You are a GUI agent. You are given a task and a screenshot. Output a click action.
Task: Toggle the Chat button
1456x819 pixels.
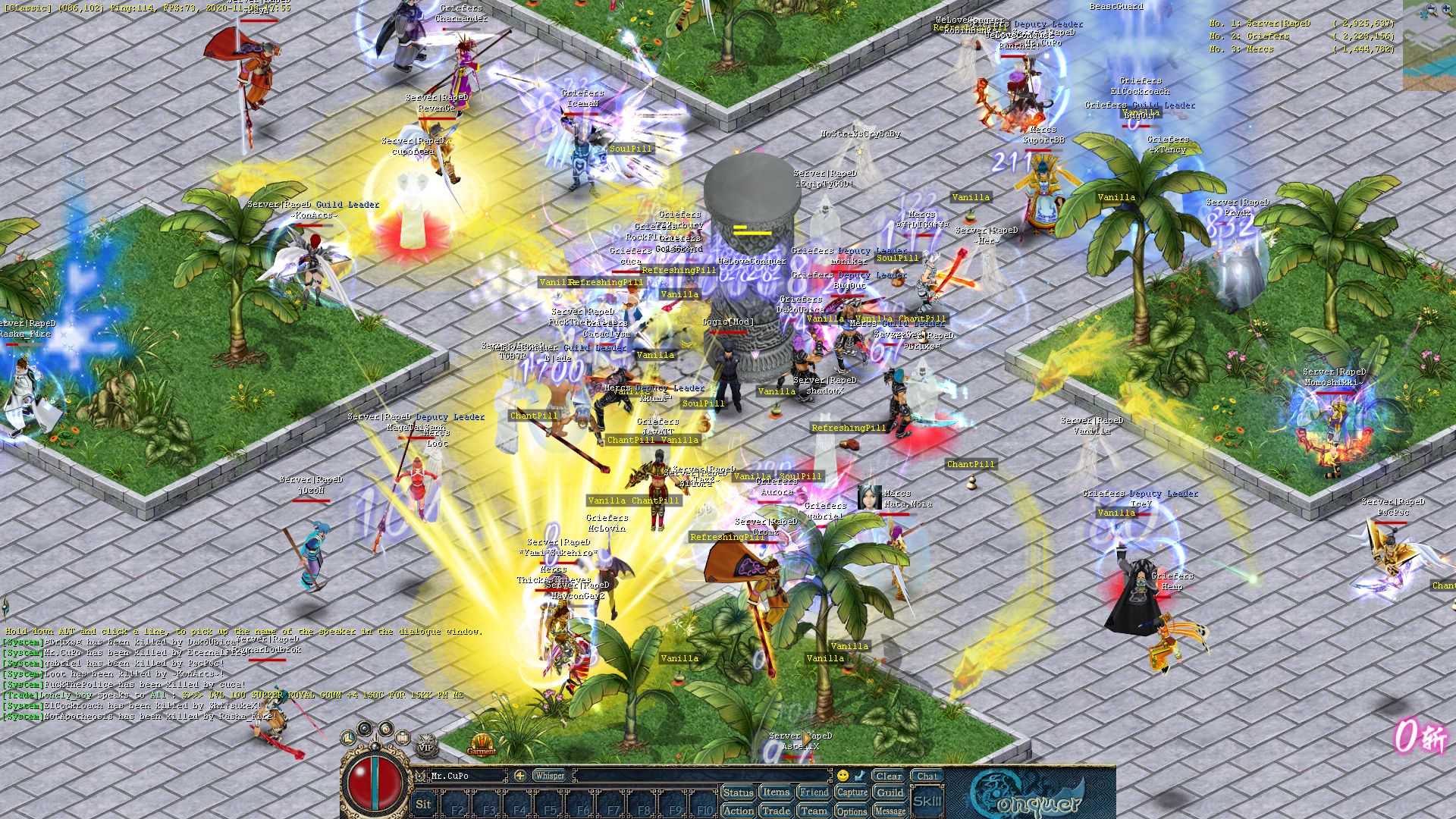(927, 776)
